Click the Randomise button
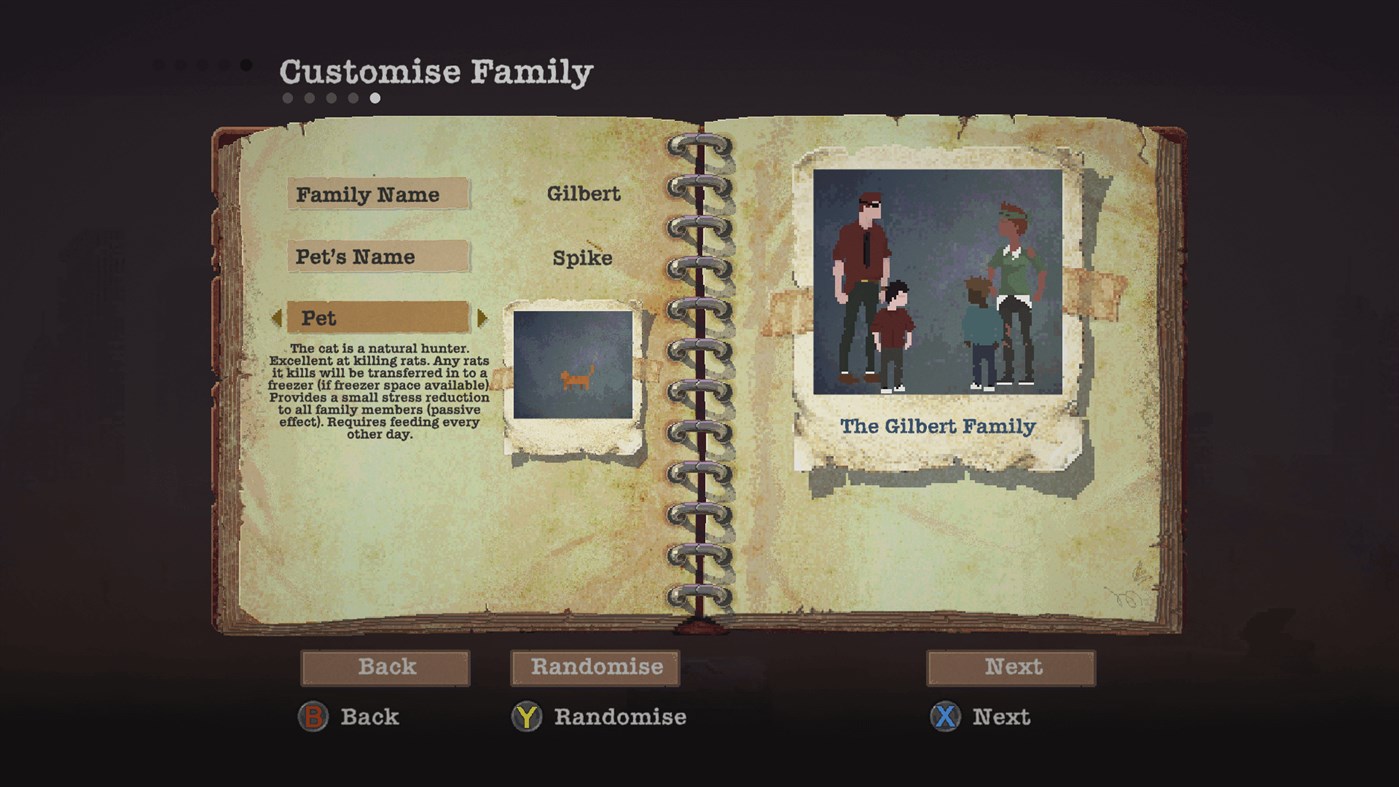Screen dimensions: 1399x787 (594, 667)
